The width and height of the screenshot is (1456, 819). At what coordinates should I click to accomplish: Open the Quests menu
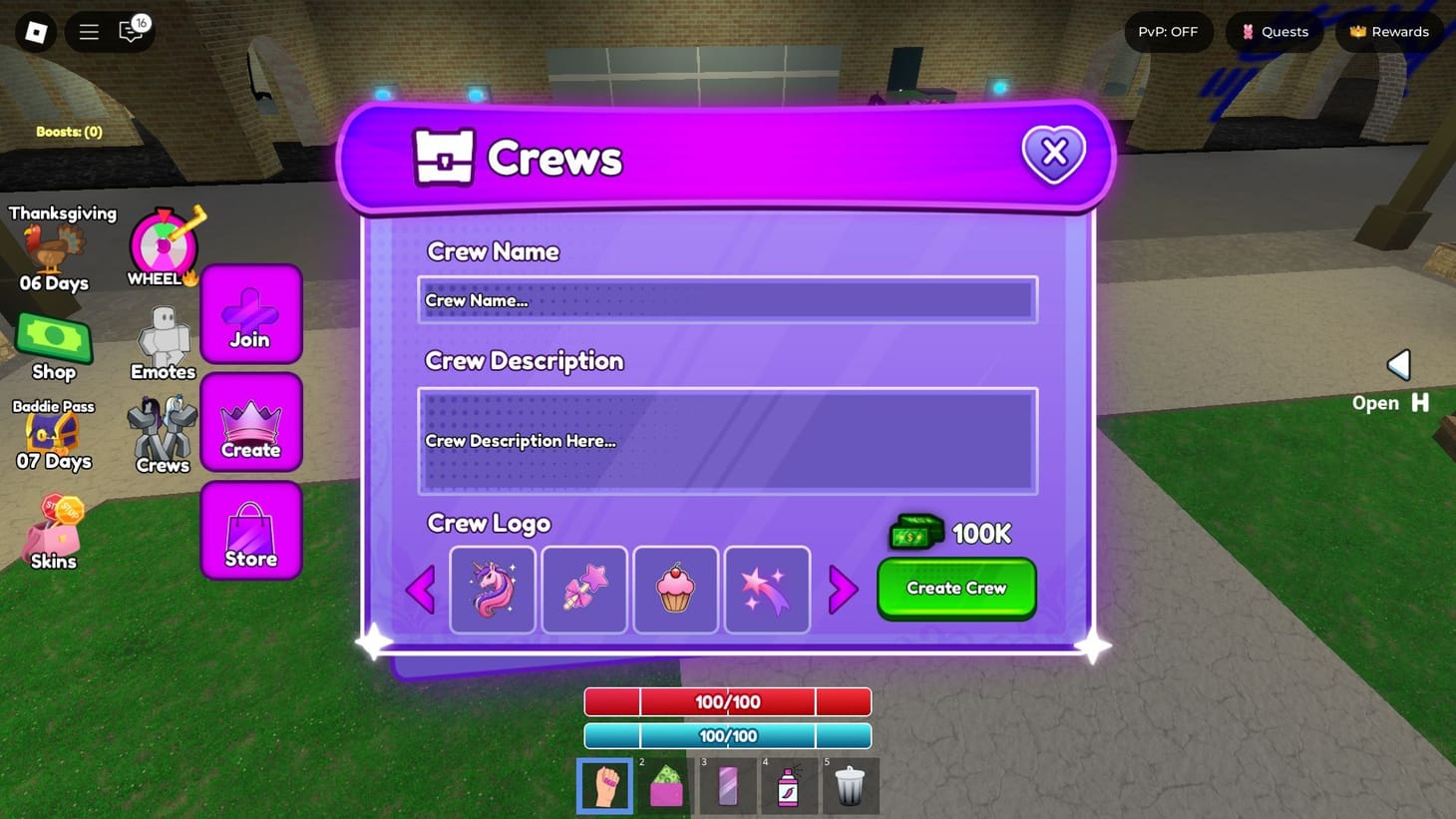coord(1274,31)
